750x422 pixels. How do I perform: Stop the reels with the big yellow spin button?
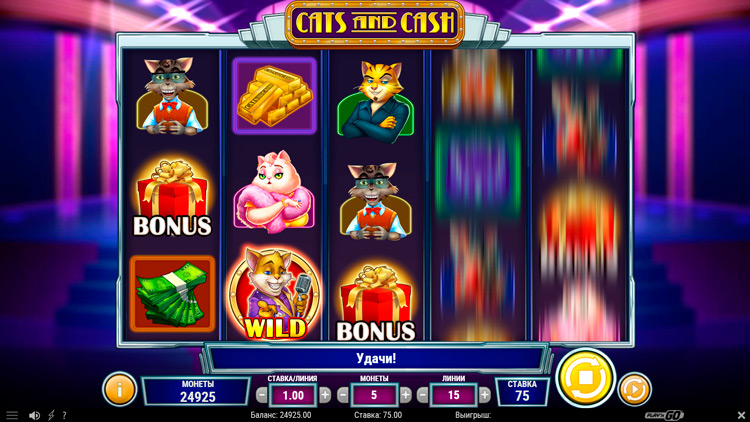[x=584, y=379]
